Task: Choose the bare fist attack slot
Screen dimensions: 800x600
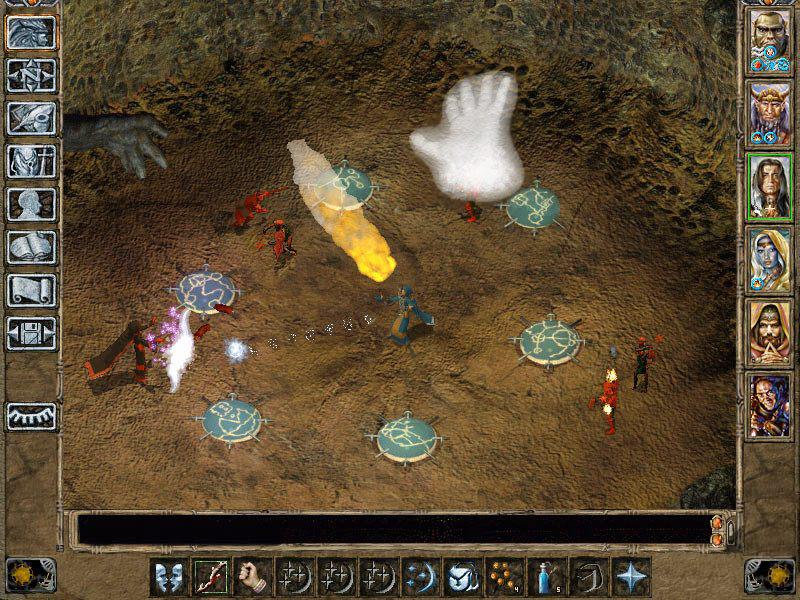Action: point(250,576)
